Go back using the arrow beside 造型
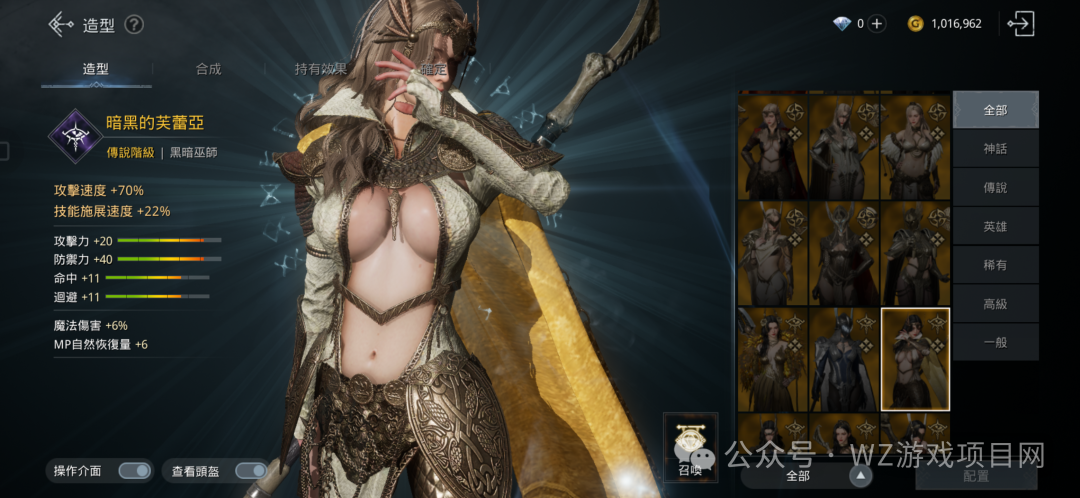 point(61,24)
